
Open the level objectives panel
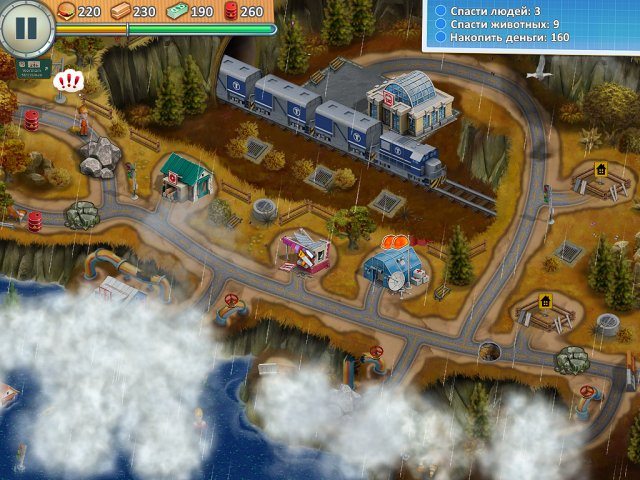click(x=530, y=25)
